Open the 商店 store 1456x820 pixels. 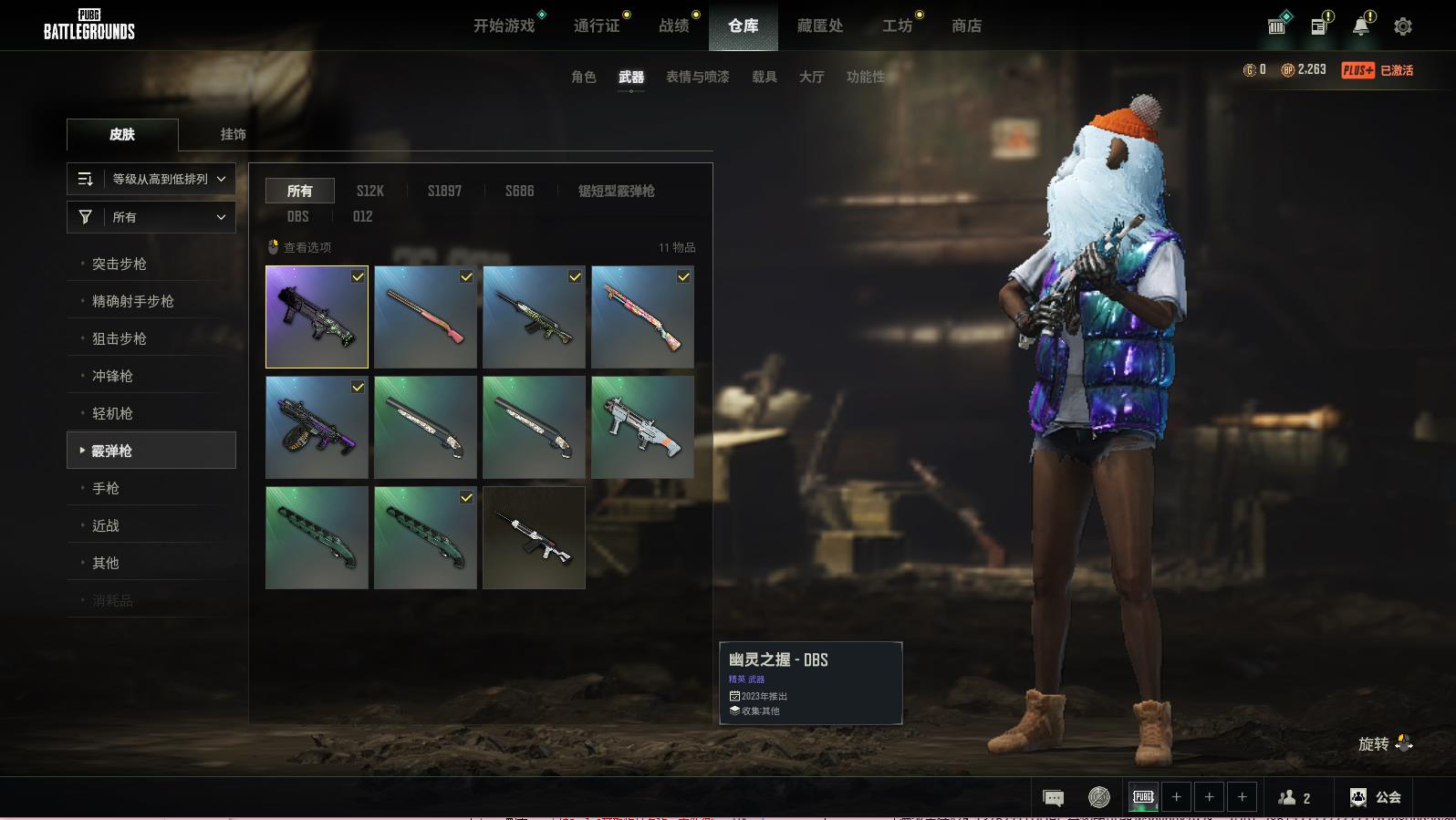point(966,26)
